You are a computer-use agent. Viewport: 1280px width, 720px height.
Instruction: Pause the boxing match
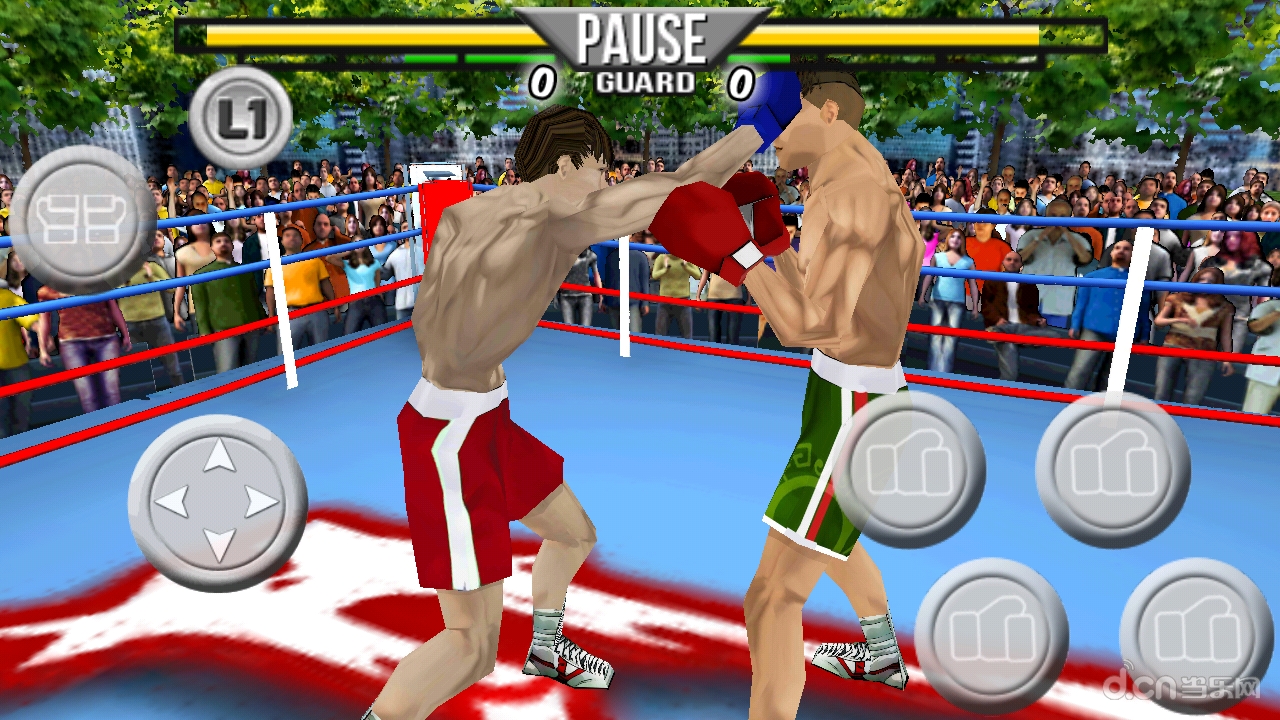pos(641,40)
